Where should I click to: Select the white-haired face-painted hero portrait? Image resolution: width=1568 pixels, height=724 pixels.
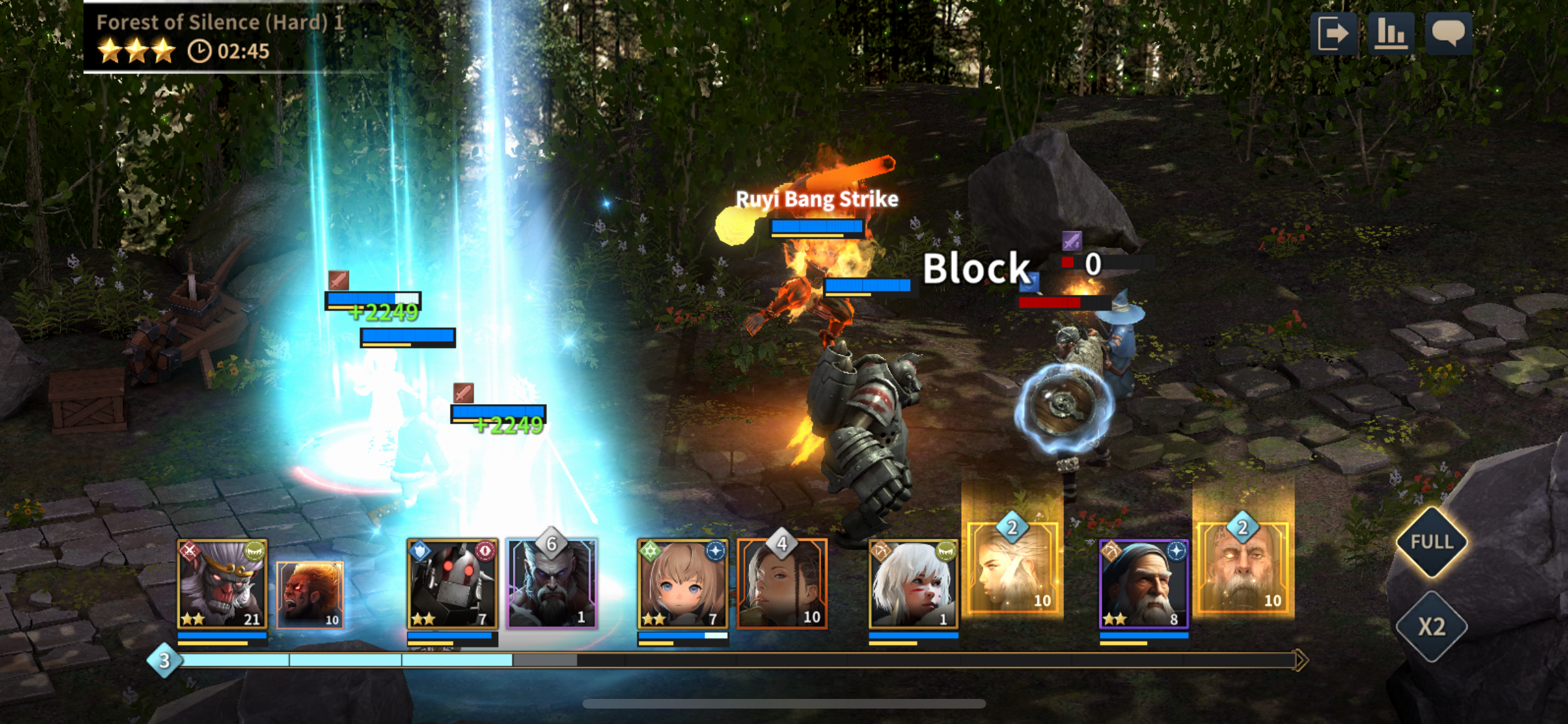coord(913,584)
